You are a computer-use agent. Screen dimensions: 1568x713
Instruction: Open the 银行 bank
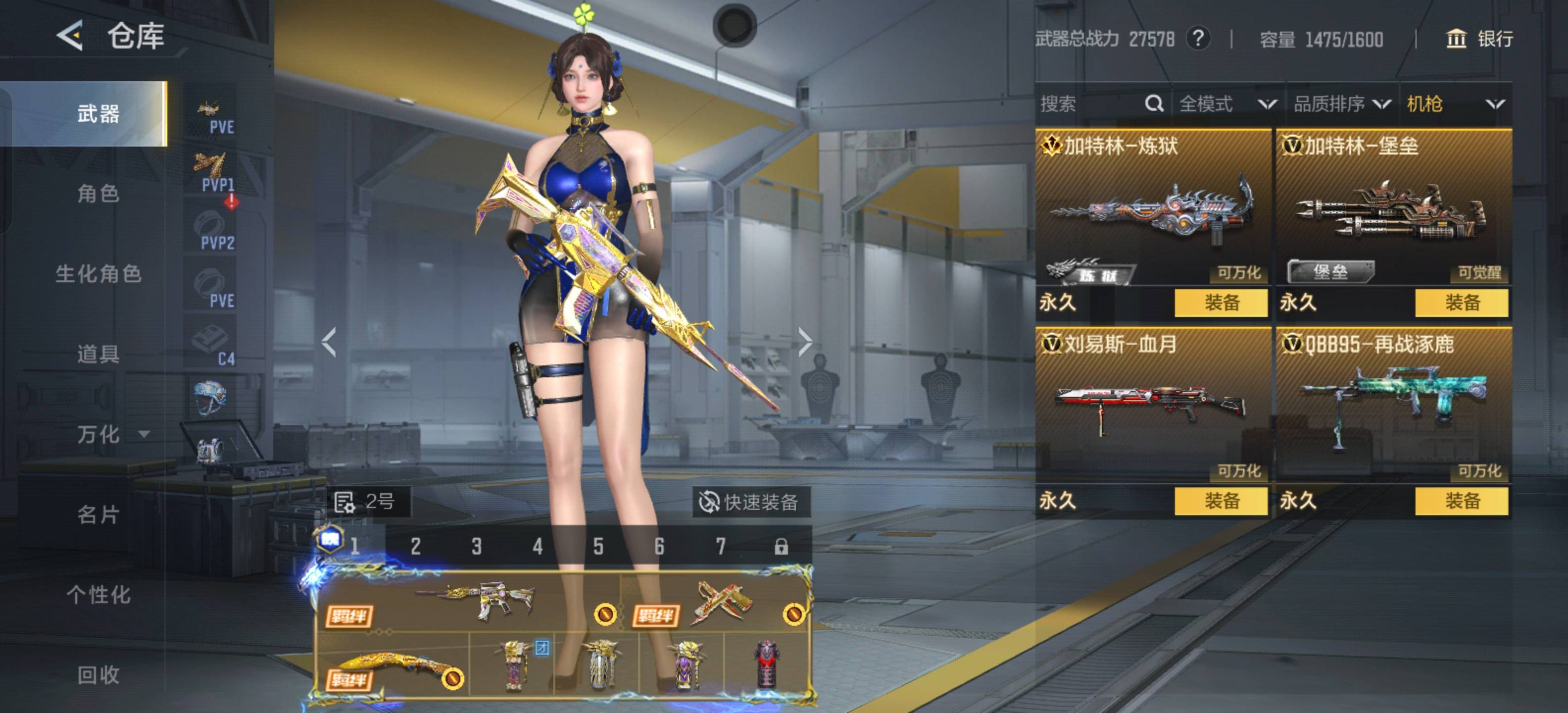click(x=1479, y=39)
